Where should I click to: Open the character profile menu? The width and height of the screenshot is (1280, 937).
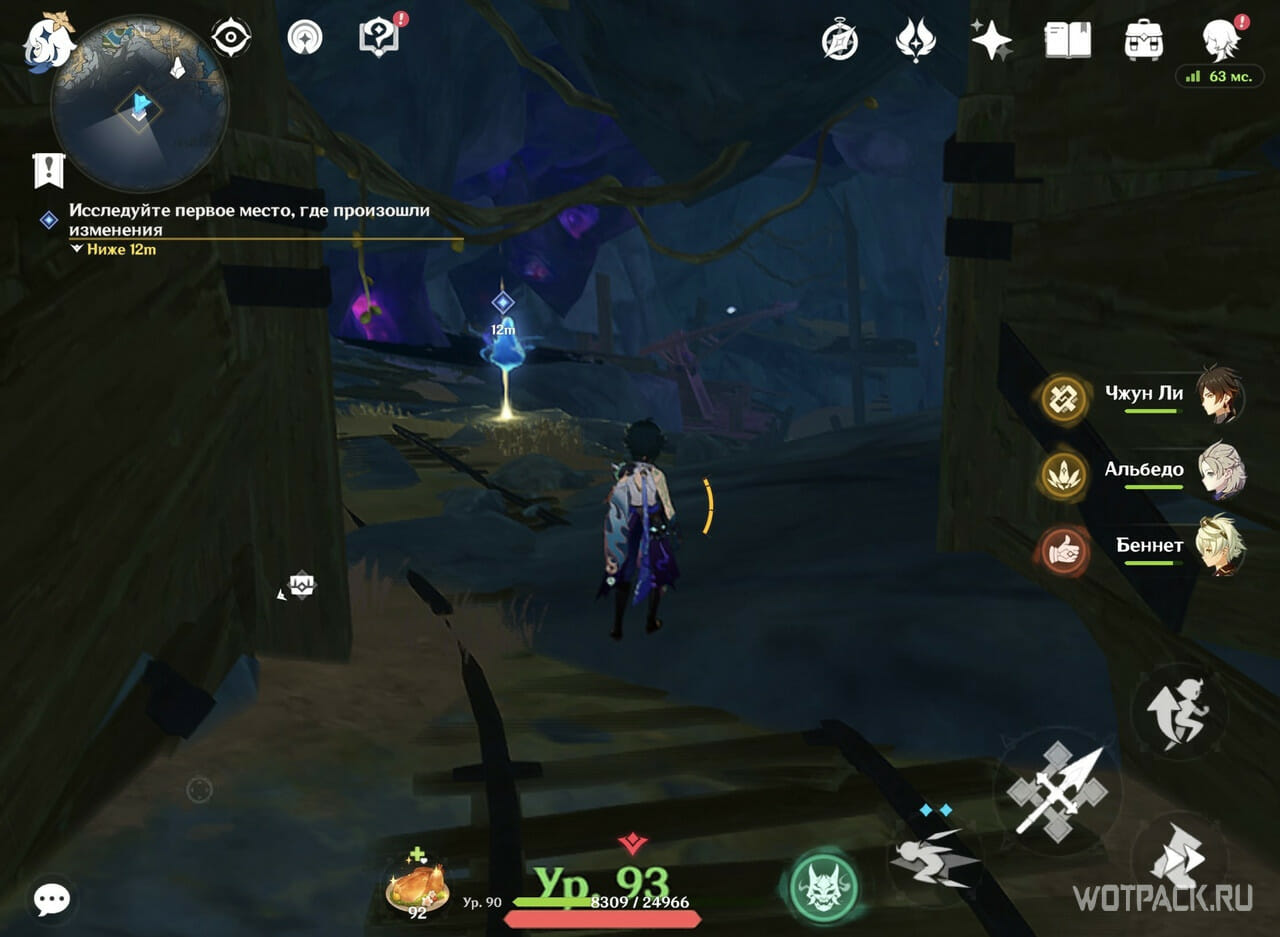(1221, 40)
